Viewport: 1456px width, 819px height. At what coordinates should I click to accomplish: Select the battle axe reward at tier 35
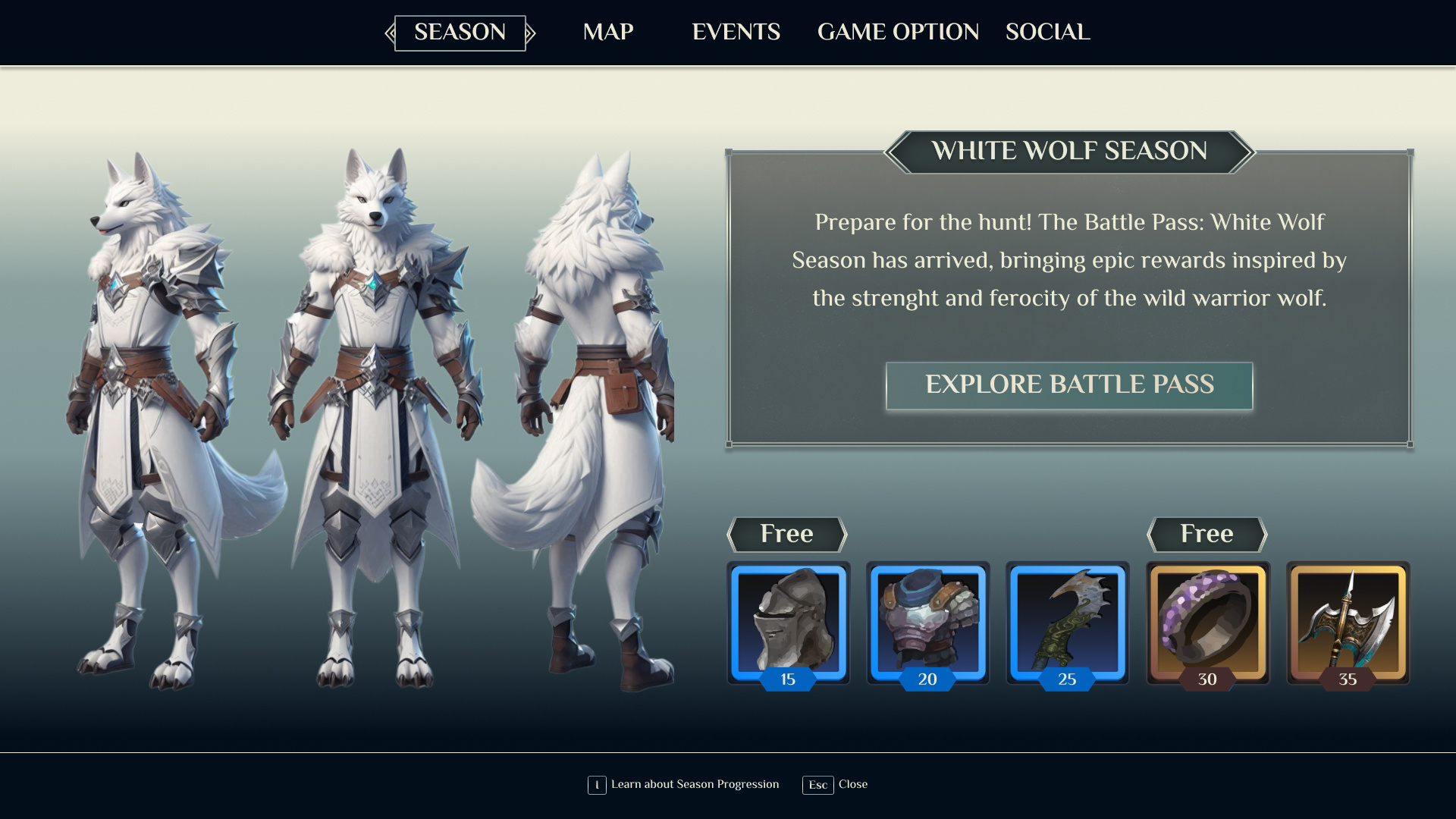pyautogui.click(x=1348, y=622)
